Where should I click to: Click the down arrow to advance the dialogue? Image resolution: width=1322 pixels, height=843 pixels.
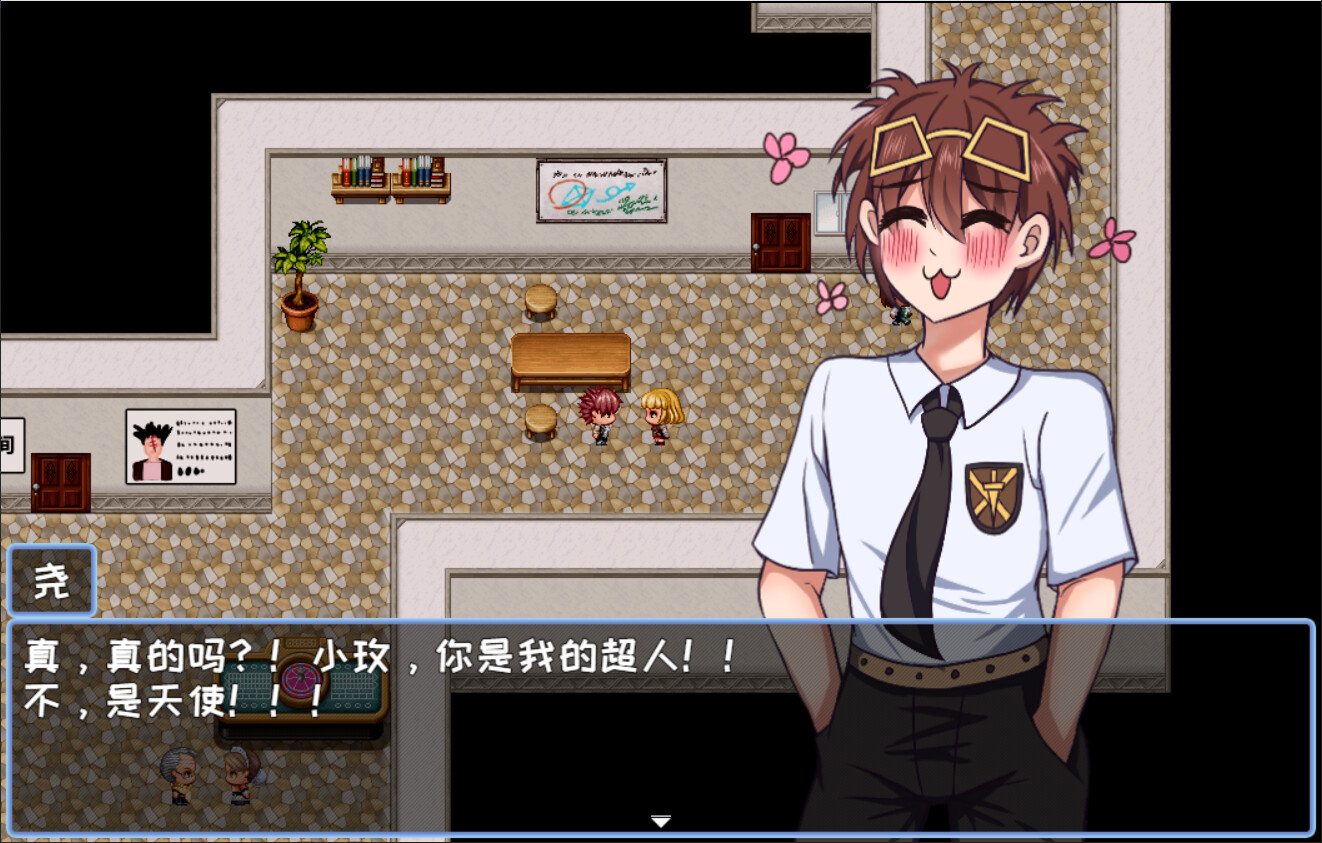[x=661, y=821]
